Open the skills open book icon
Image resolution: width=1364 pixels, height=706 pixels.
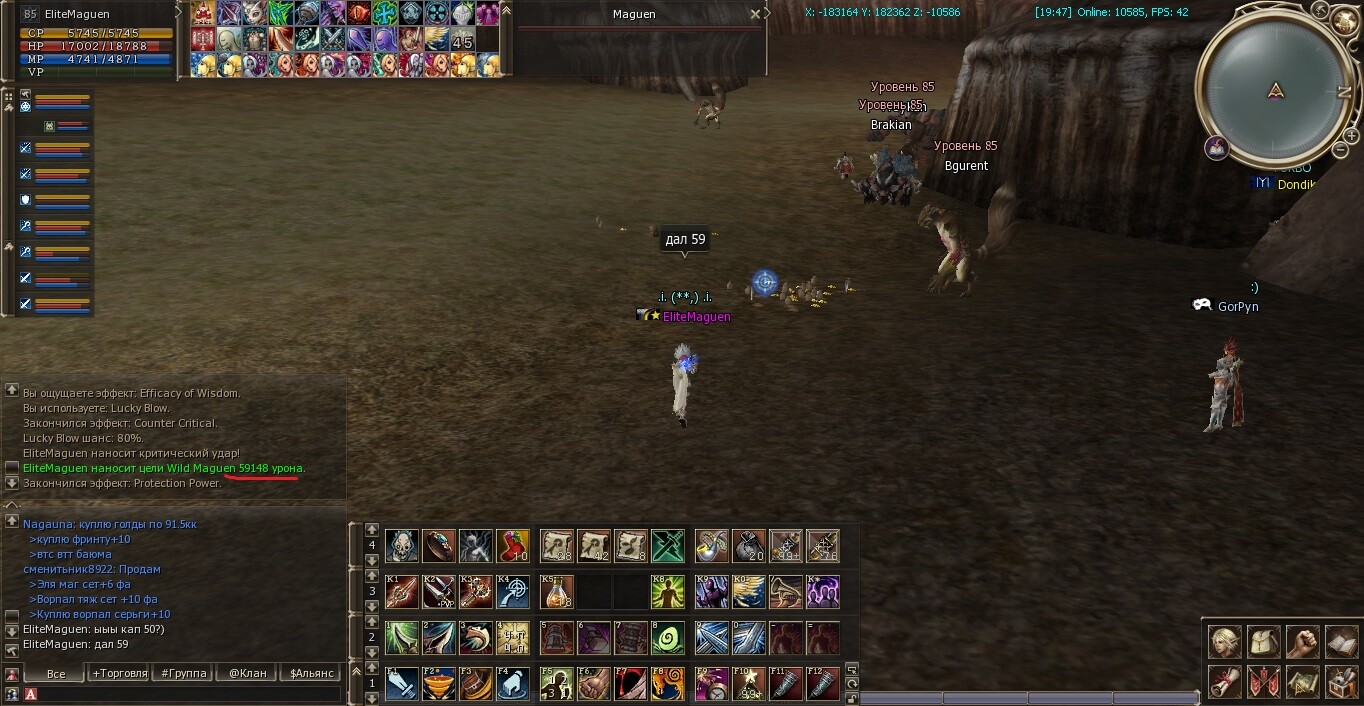(x=1341, y=641)
